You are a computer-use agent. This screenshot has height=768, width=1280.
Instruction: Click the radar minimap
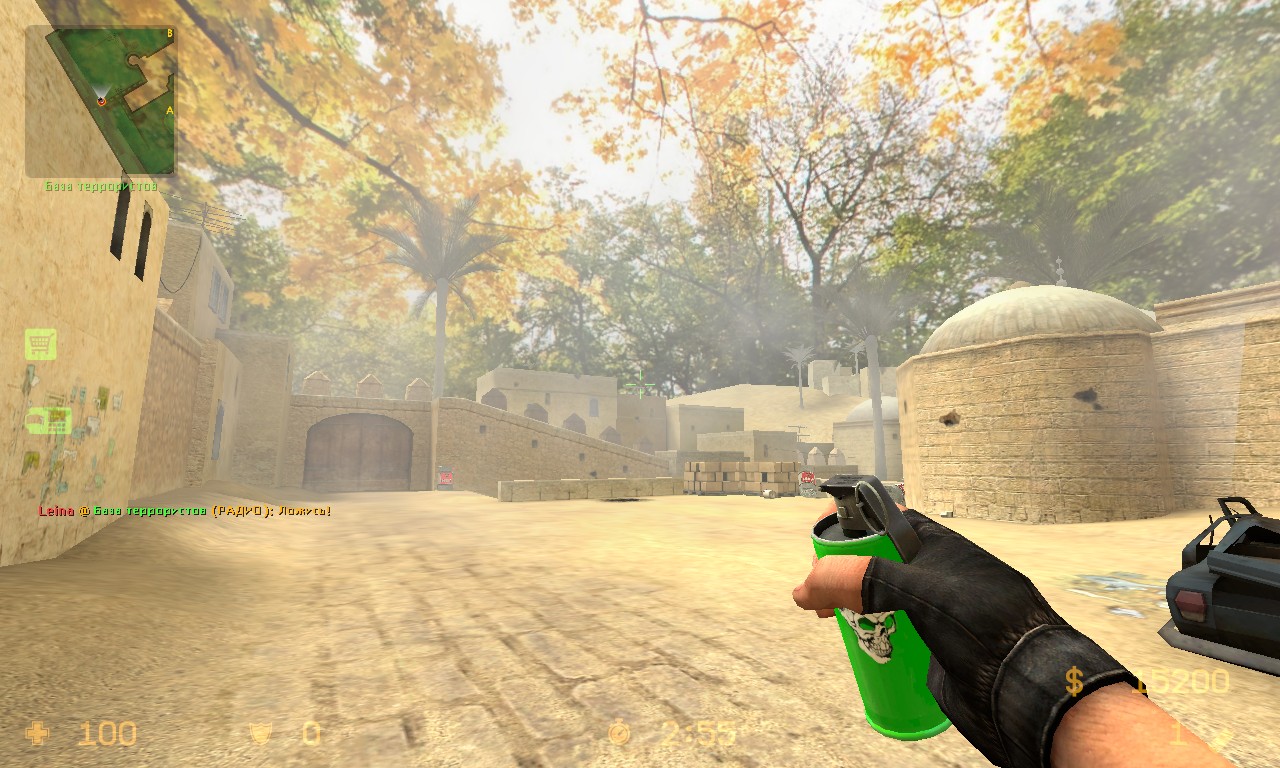coord(100,101)
